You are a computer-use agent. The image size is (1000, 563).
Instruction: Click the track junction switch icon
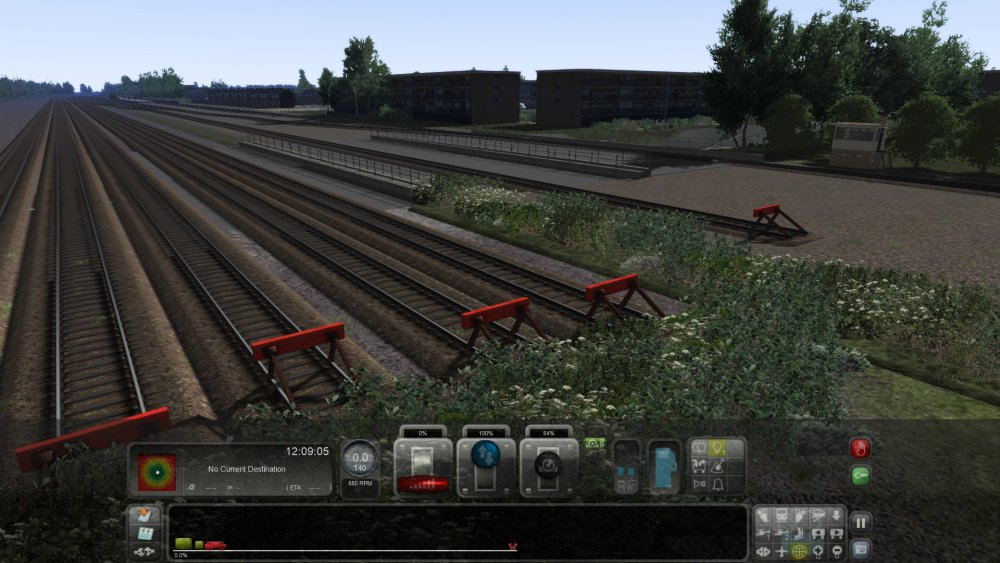pos(143,552)
